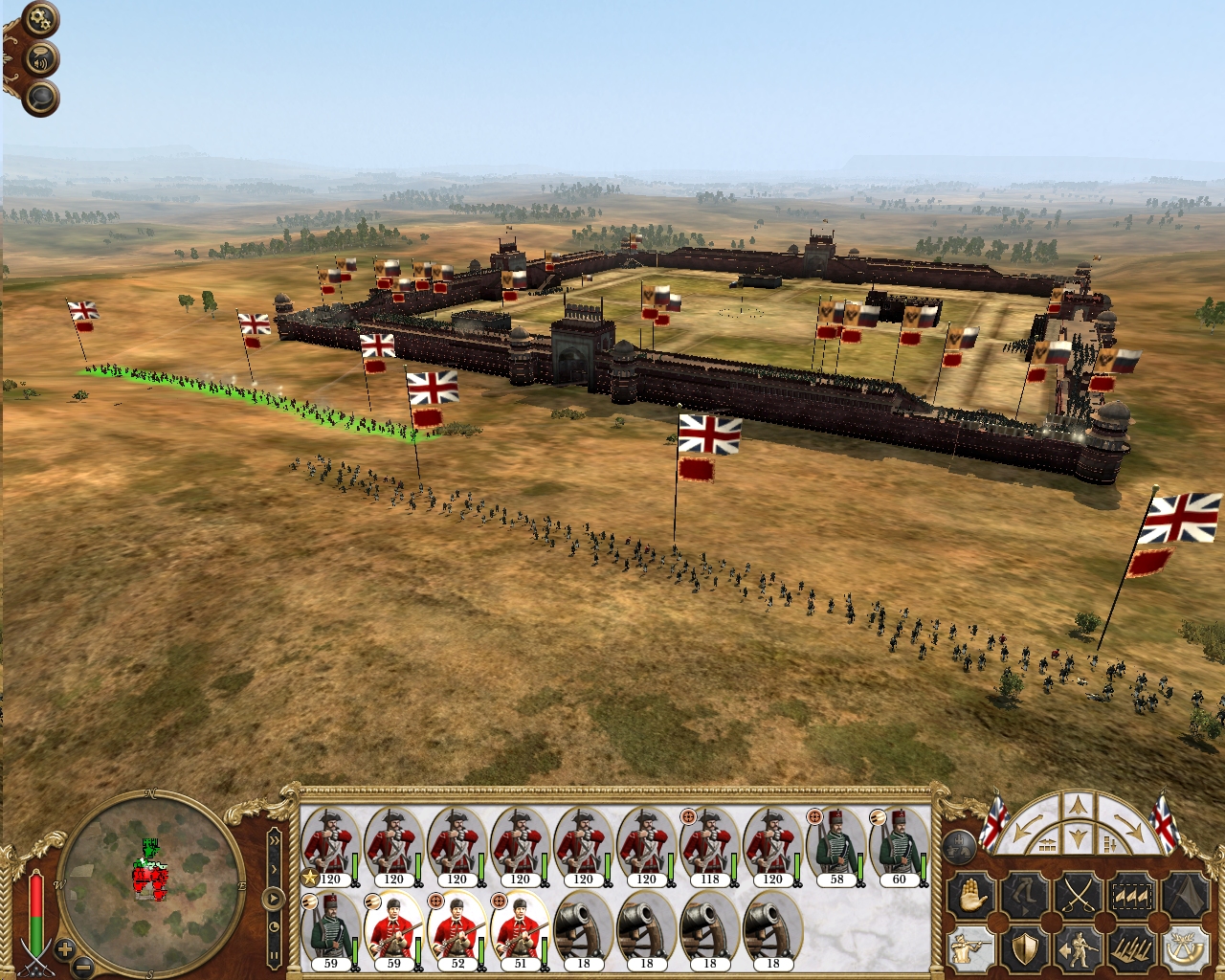Click the sound speaker button
The image size is (1225, 980).
40,59
